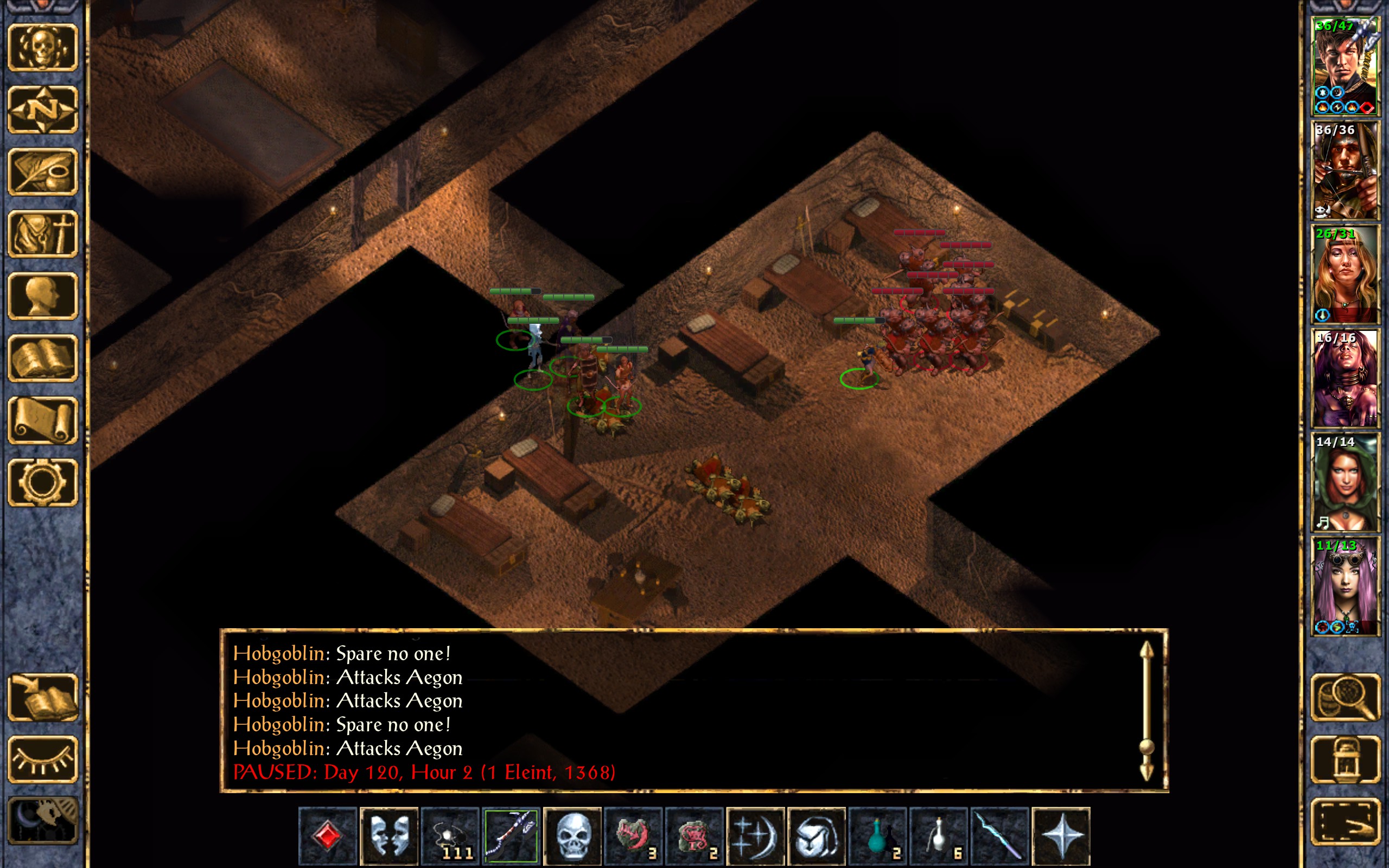Click the magnifying glass button
This screenshot has width=1389, height=868.
1345,698
